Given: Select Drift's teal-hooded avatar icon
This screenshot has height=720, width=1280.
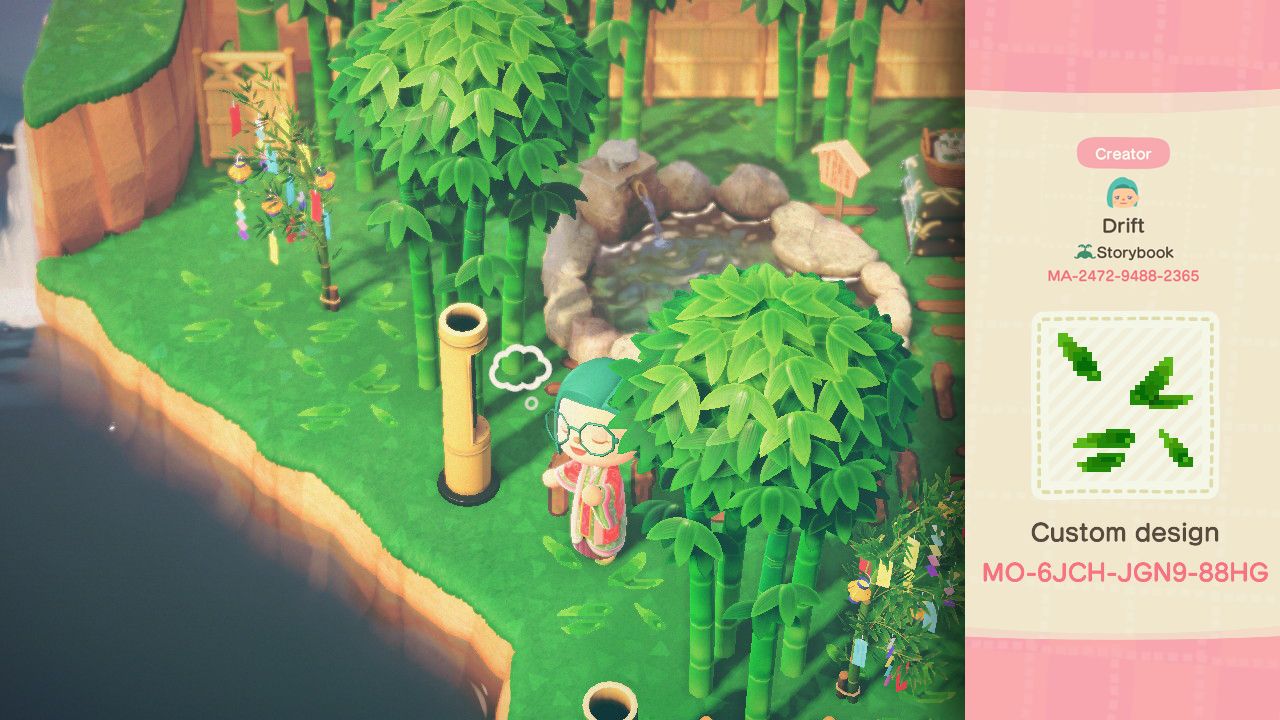Looking at the screenshot, I should pyautogui.click(x=1124, y=192).
